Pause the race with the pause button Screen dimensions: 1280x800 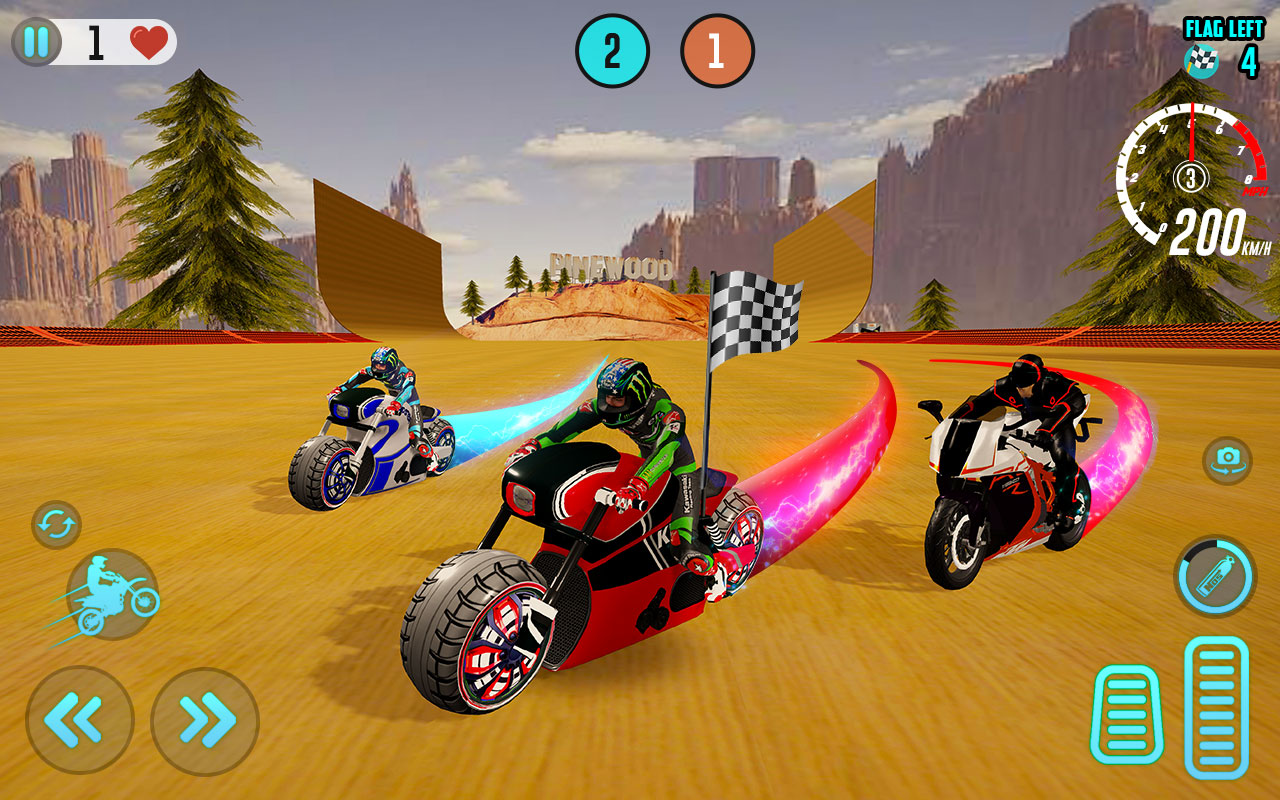point(38,42)
